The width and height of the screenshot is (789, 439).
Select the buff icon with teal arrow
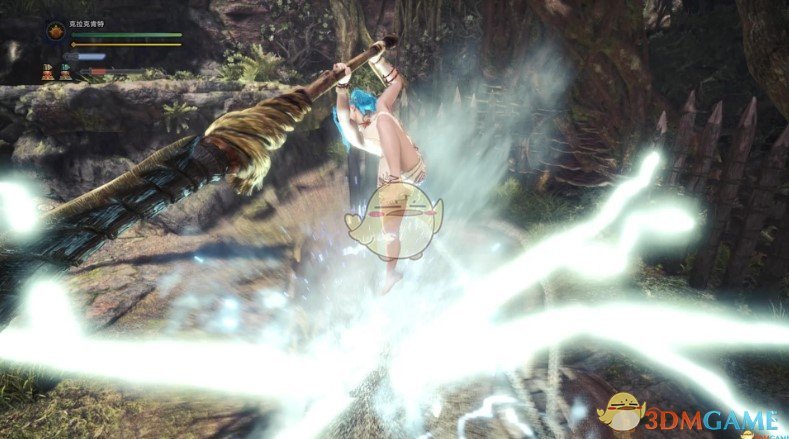tap(65, 71)
